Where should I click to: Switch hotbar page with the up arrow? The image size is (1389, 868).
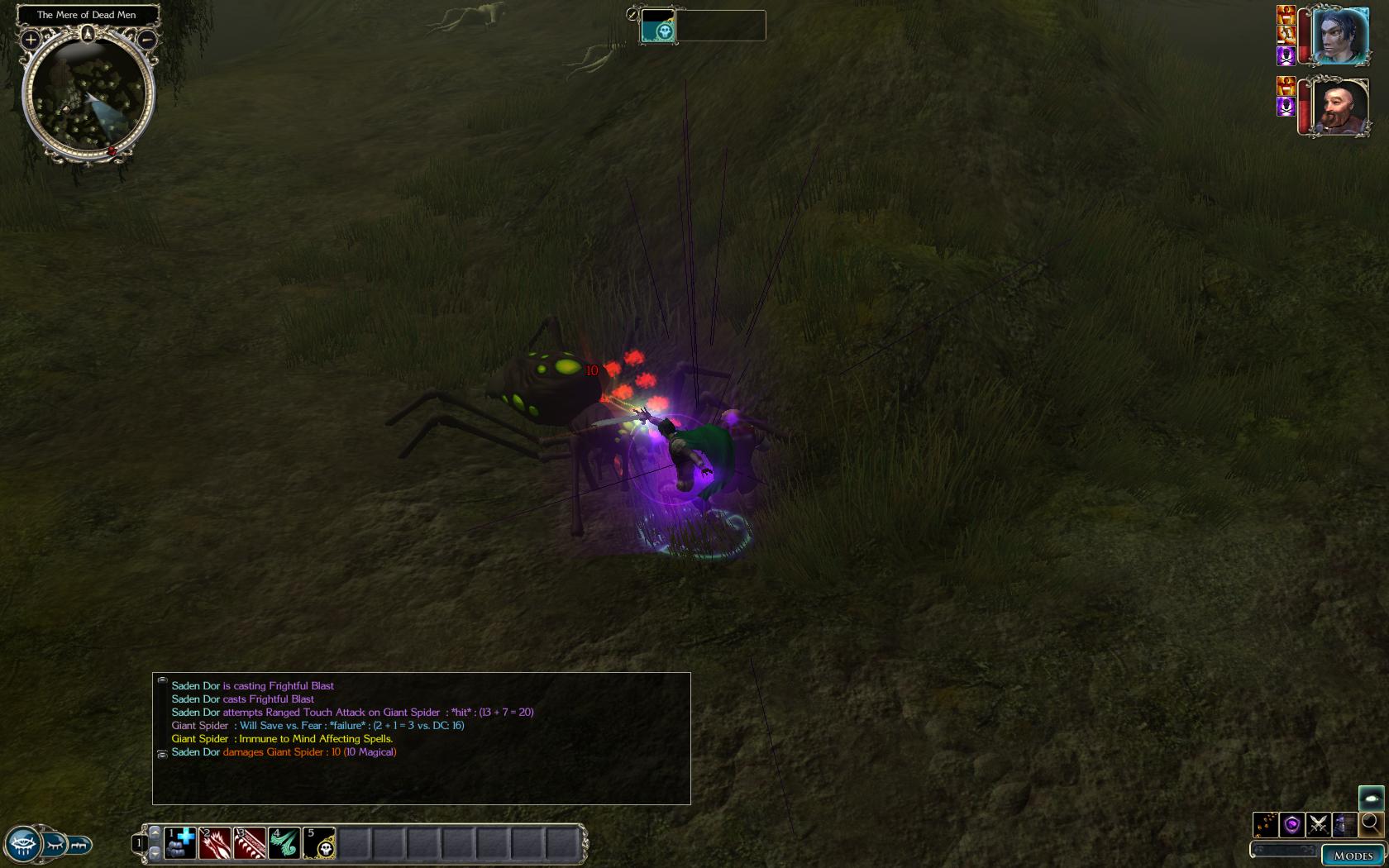[155, 833]
